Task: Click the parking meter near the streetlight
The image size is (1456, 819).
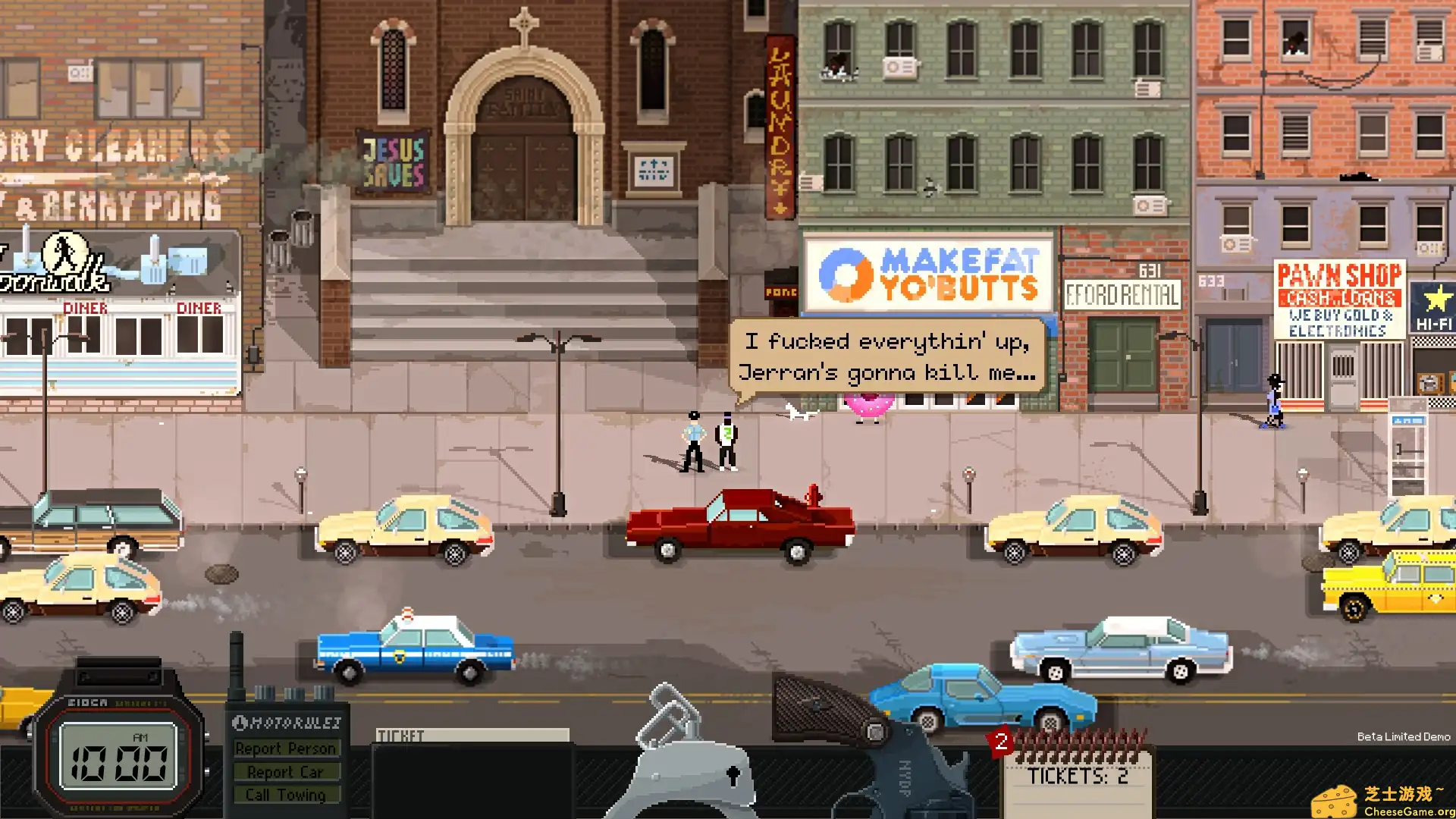Action: click(x=968, y=474)
